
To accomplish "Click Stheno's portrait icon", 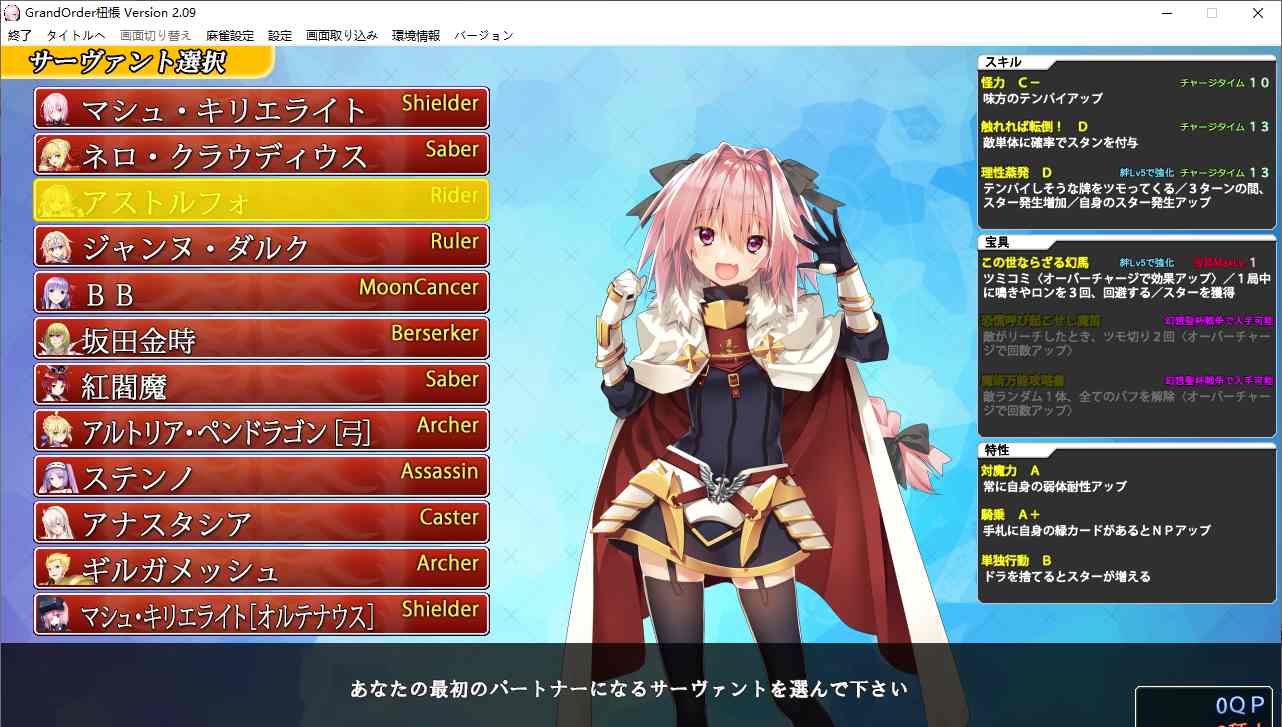I will [x=54, y=475].
